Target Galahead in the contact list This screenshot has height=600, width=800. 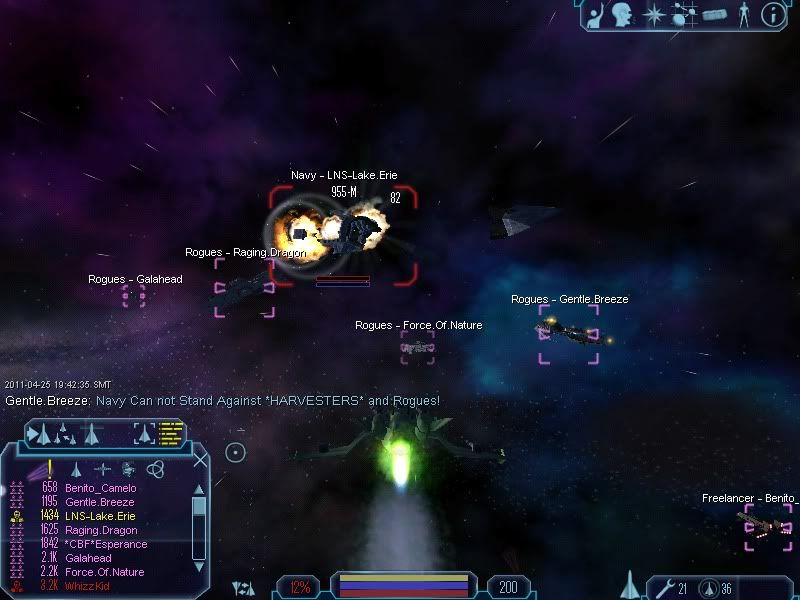(89, 558)
